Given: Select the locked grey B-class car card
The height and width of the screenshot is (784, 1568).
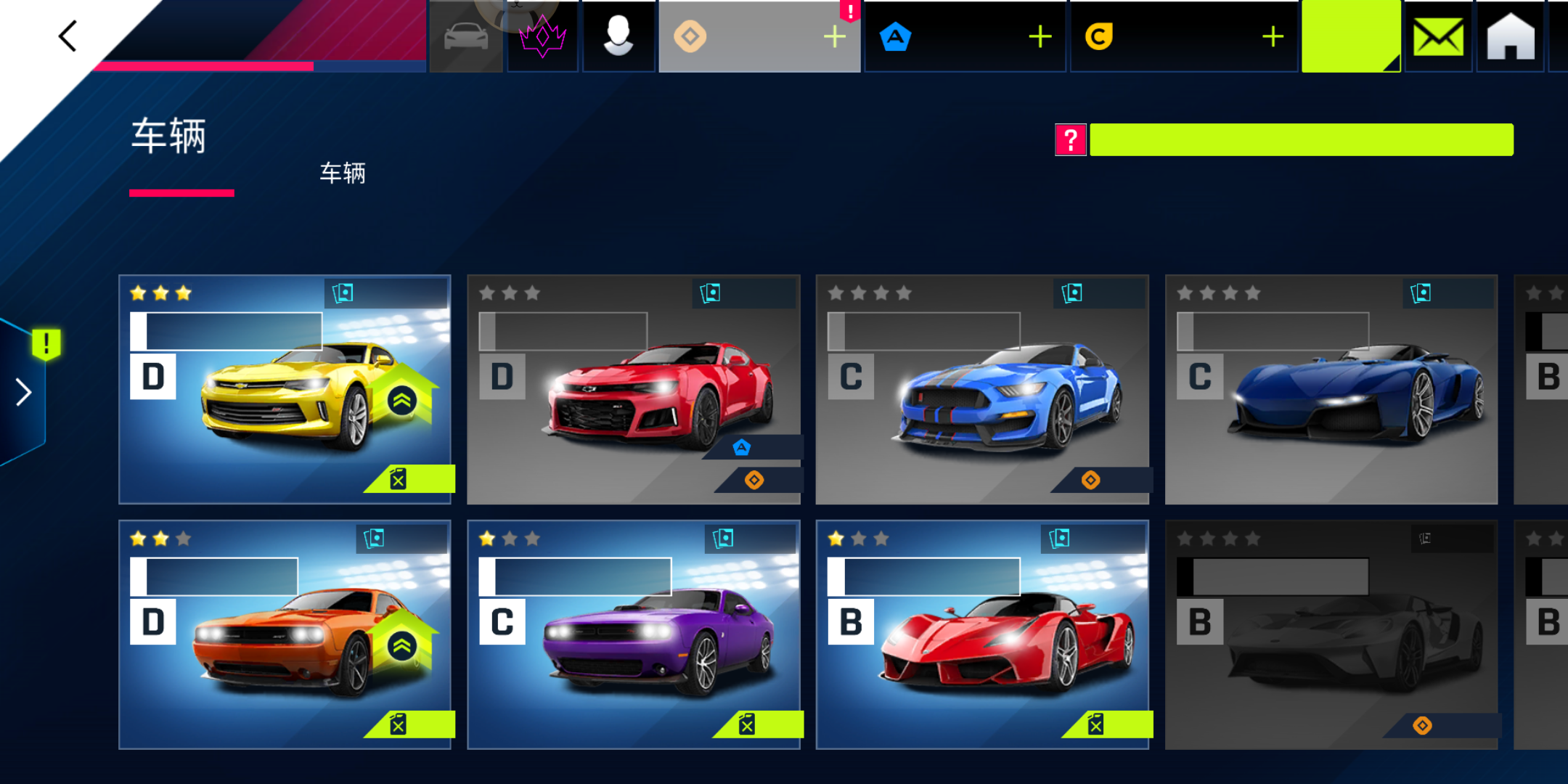Looking at the screenshot, I should (x=1331, y=634).
